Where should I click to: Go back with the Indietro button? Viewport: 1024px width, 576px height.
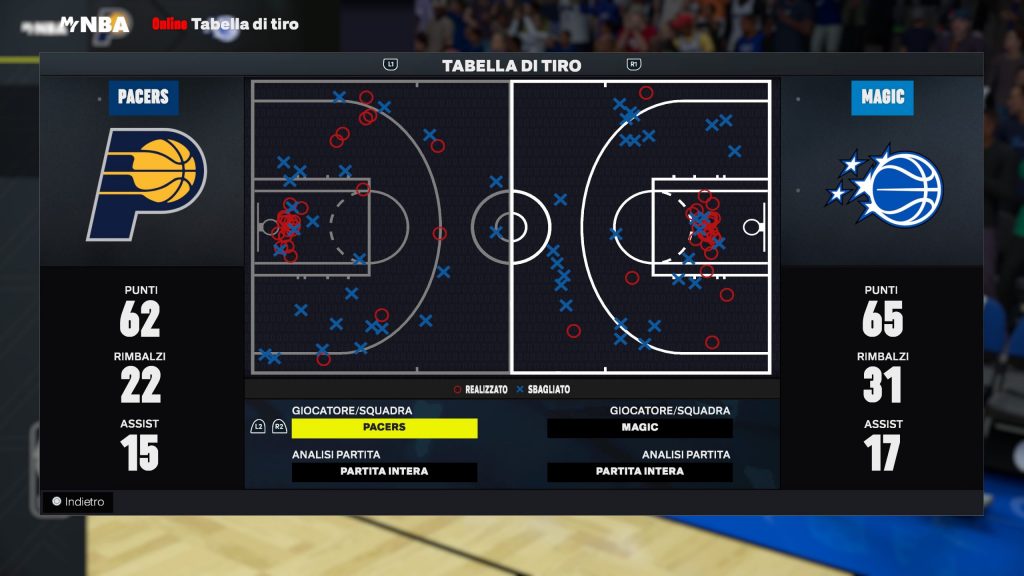point(78,502)
